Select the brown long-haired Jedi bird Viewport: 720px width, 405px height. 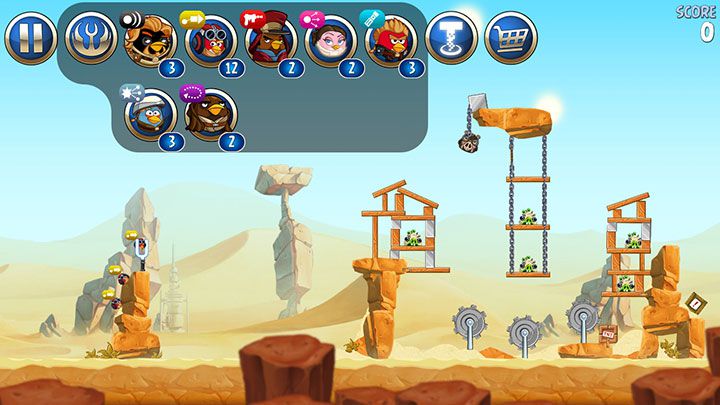[211, 113]
